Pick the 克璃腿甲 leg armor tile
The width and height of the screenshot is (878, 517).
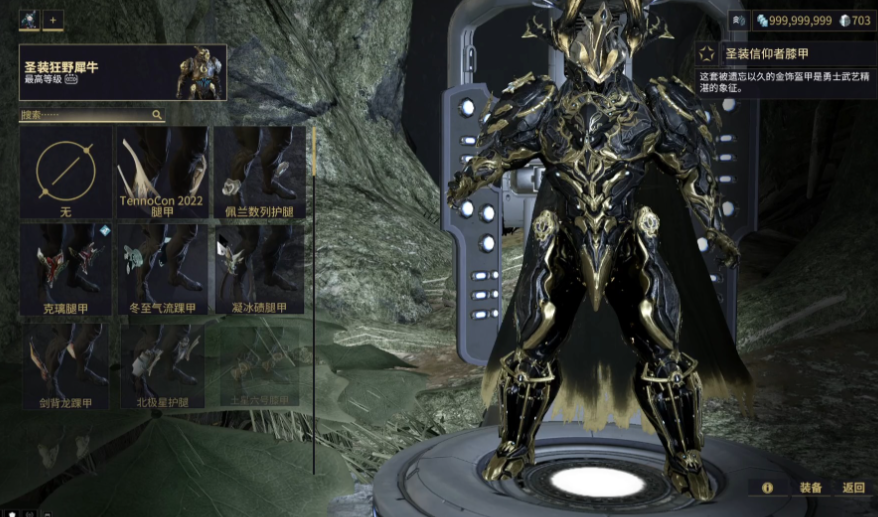point(65,269)
